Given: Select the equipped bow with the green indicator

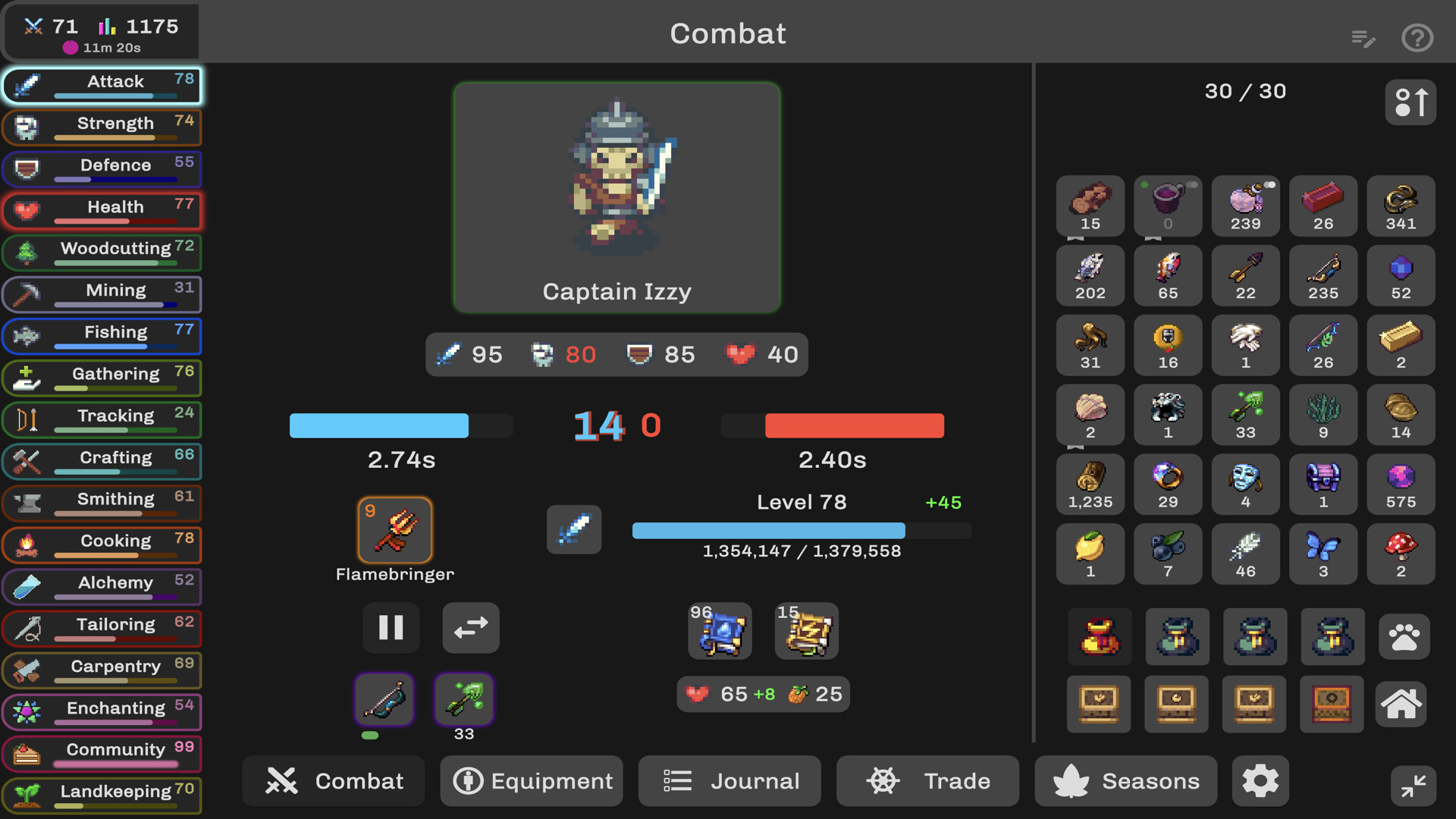Looking at the screenshot, I should 384,699.
